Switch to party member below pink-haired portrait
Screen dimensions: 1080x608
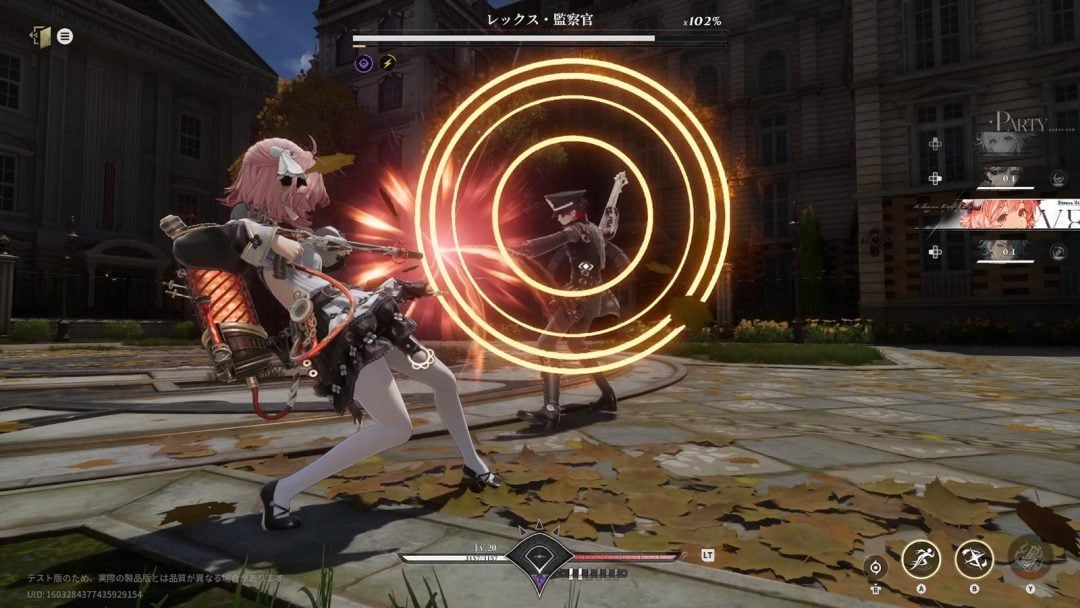(x=1001, y=252)
